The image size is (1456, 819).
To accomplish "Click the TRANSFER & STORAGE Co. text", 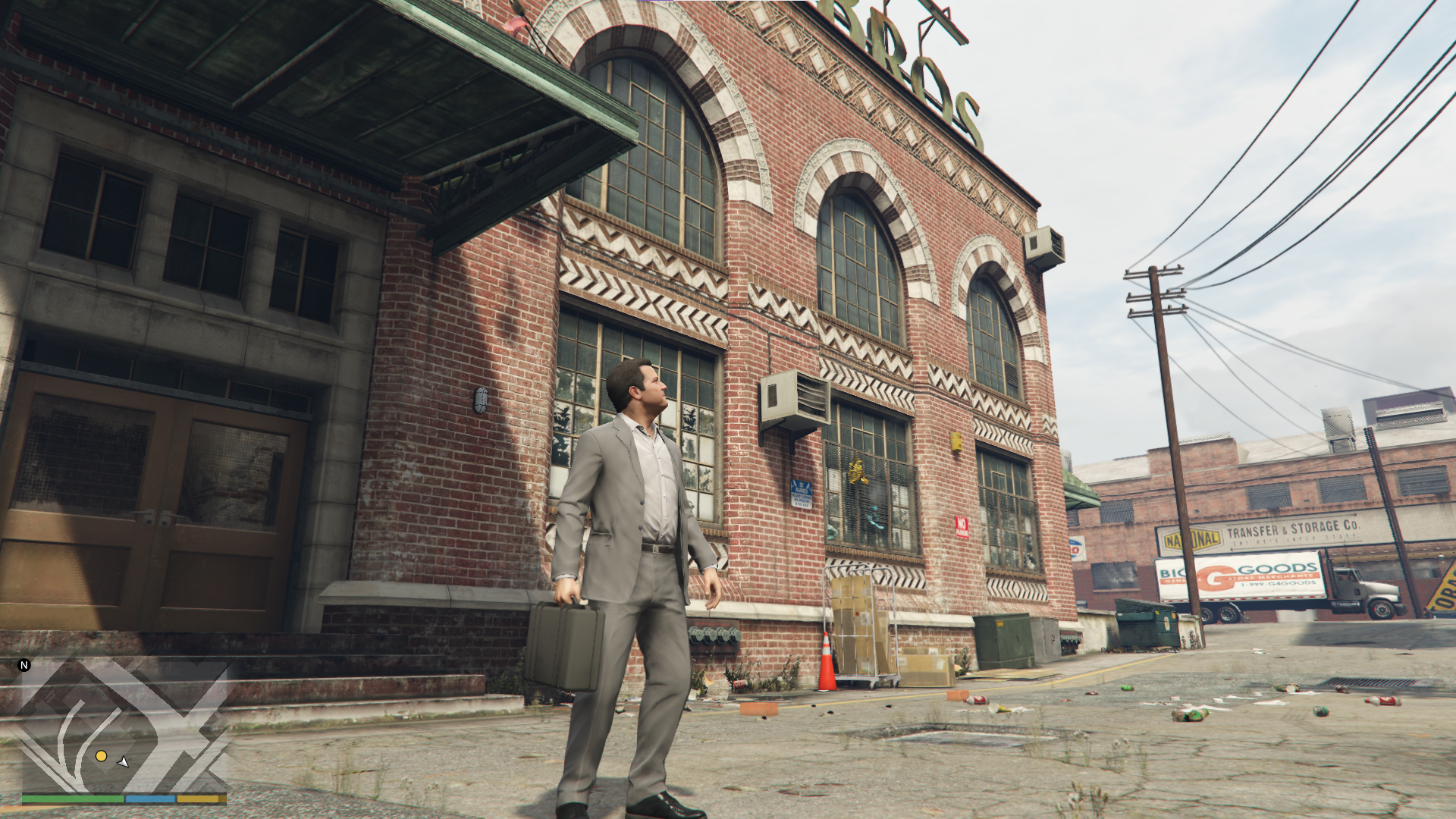I will pyautogui.click(x=1293, y=528).
